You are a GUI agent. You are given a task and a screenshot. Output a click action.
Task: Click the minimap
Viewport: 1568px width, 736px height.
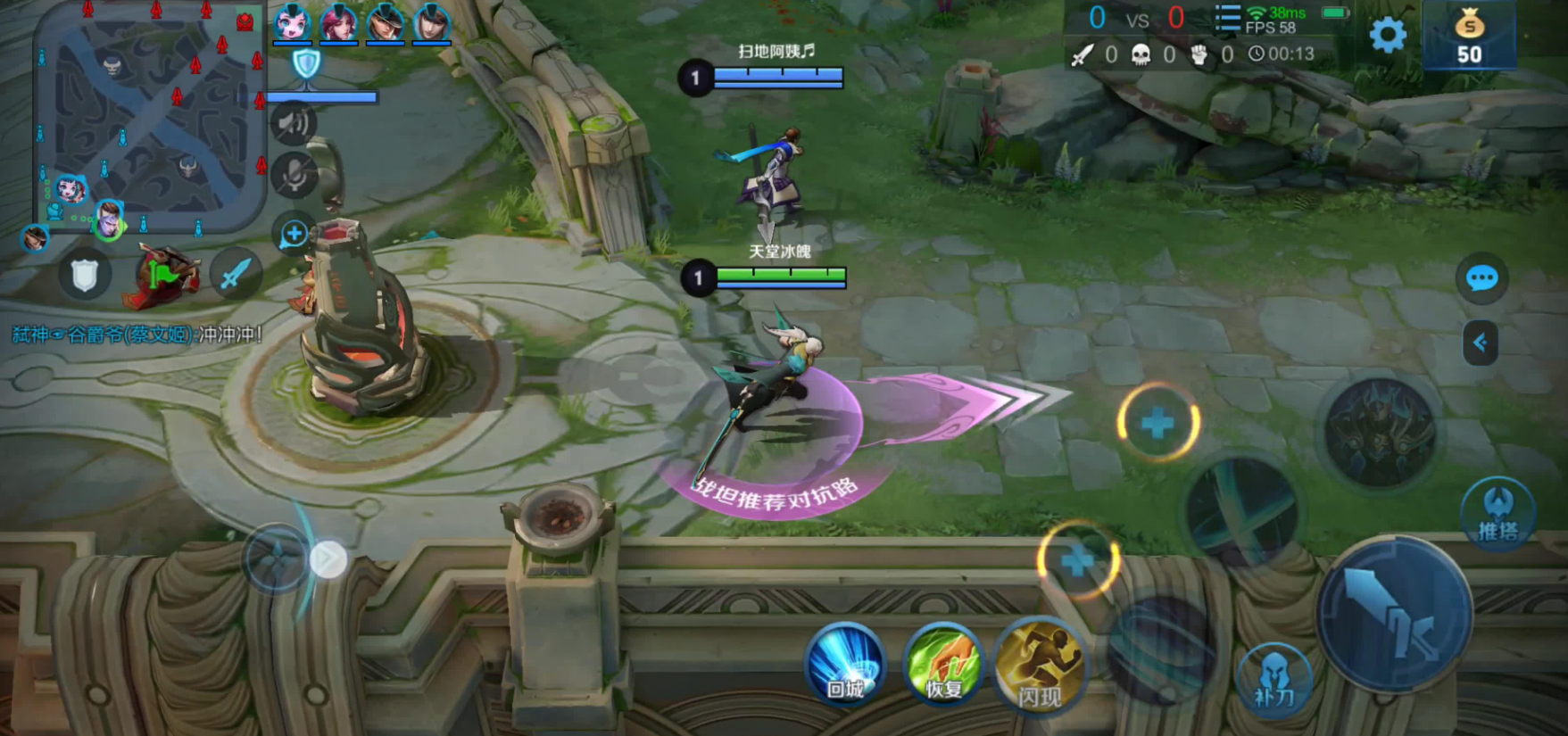[x=150, y=116]
